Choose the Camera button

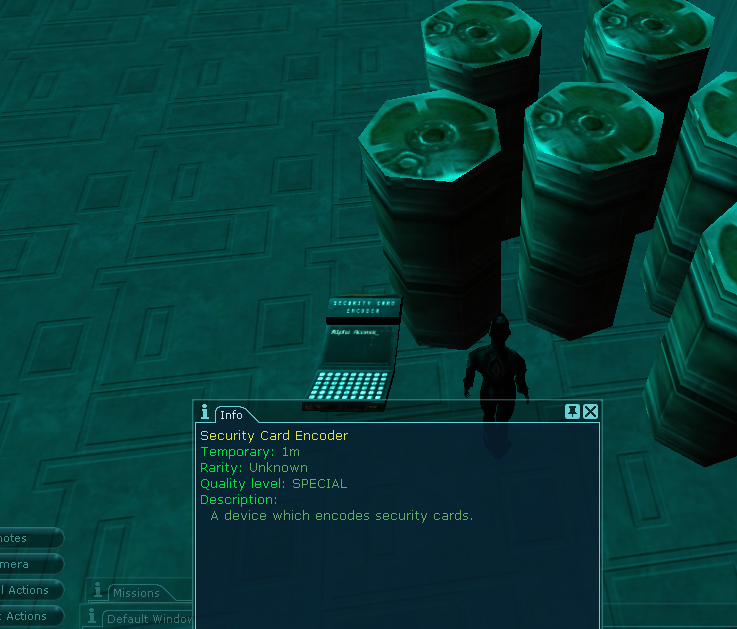point(28,564)
